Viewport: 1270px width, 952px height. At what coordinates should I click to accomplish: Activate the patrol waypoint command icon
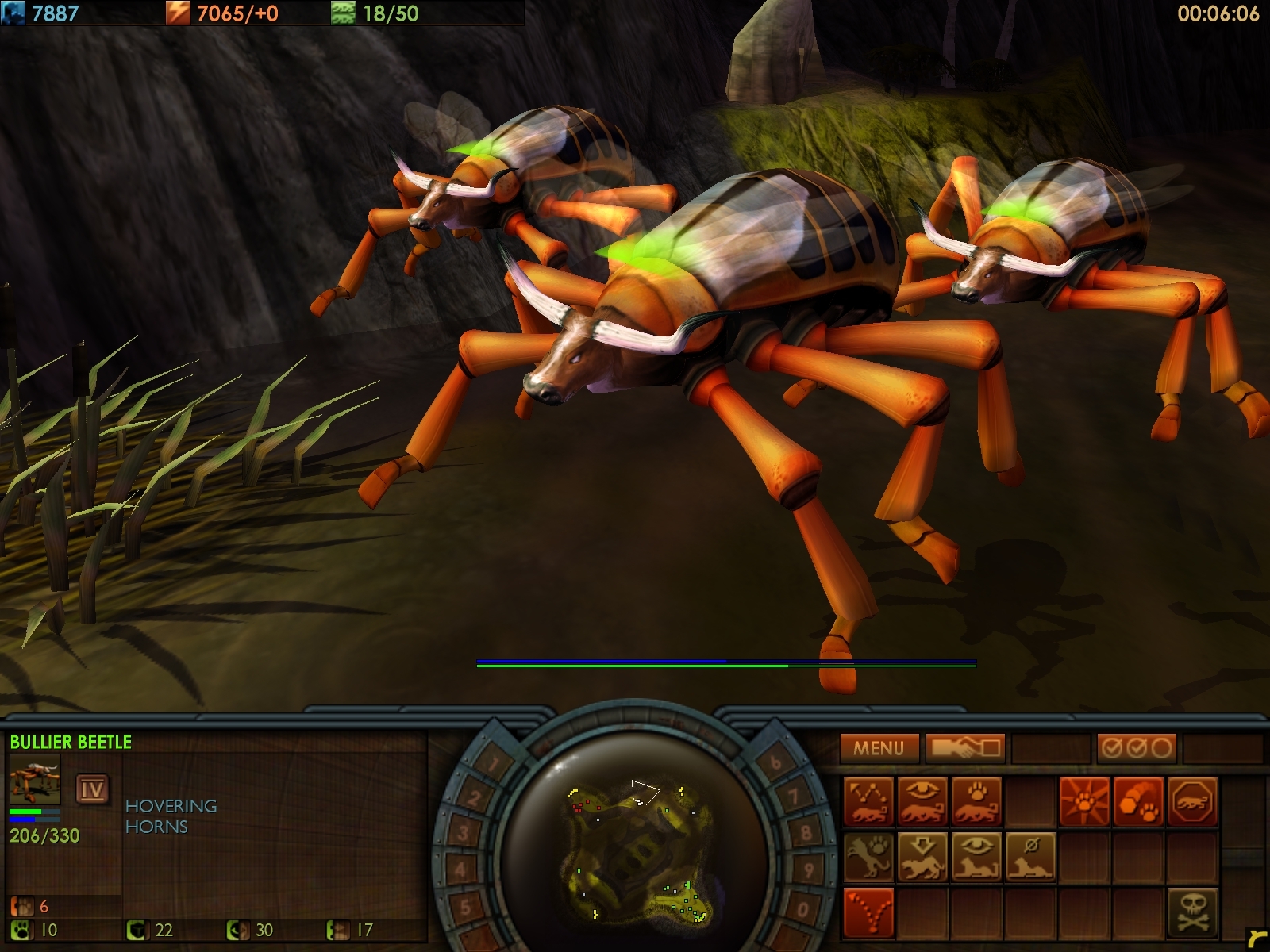click(x=868, y=802)
